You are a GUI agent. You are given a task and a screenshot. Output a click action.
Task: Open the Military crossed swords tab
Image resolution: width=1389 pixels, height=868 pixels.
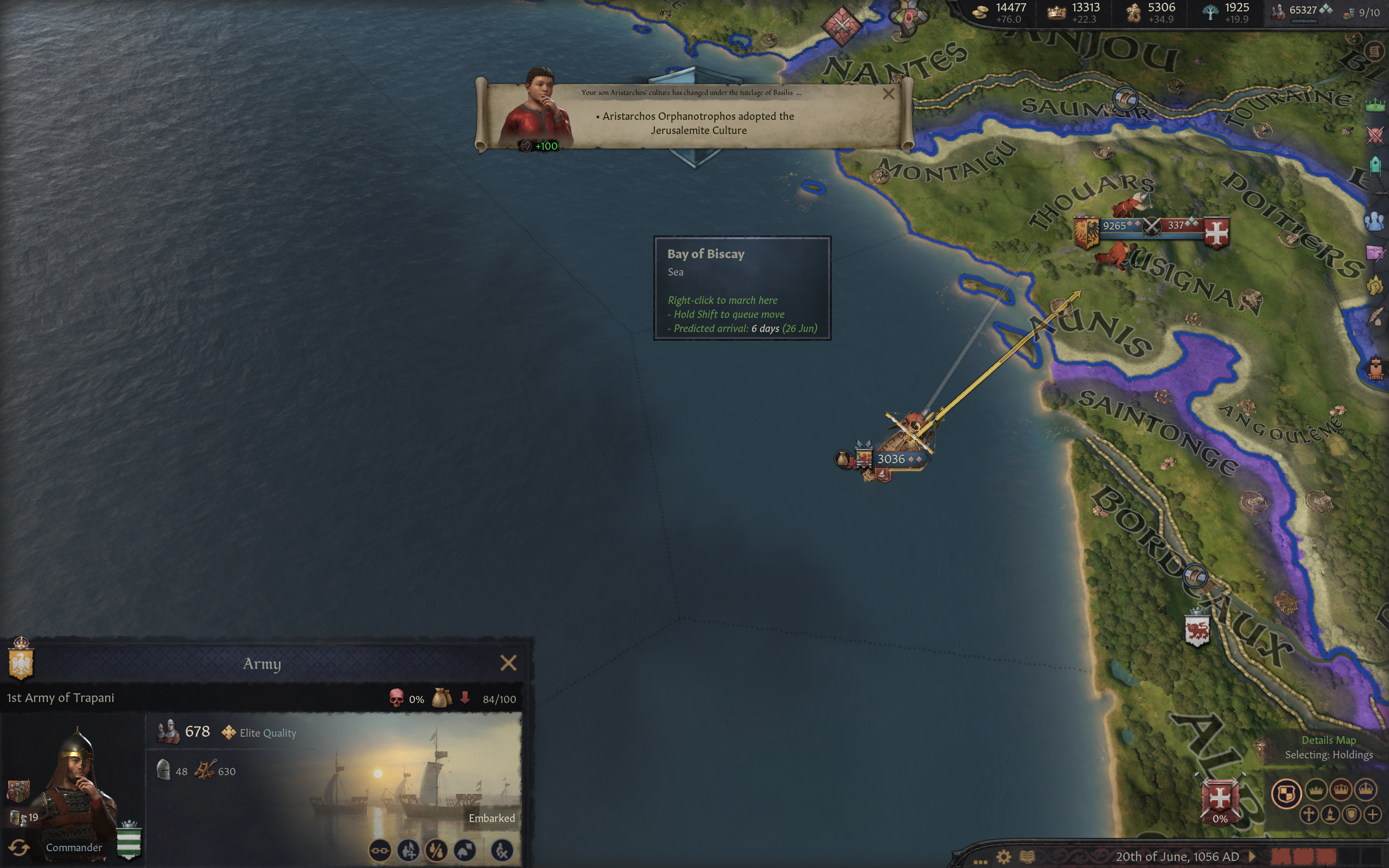(1375, 136)
